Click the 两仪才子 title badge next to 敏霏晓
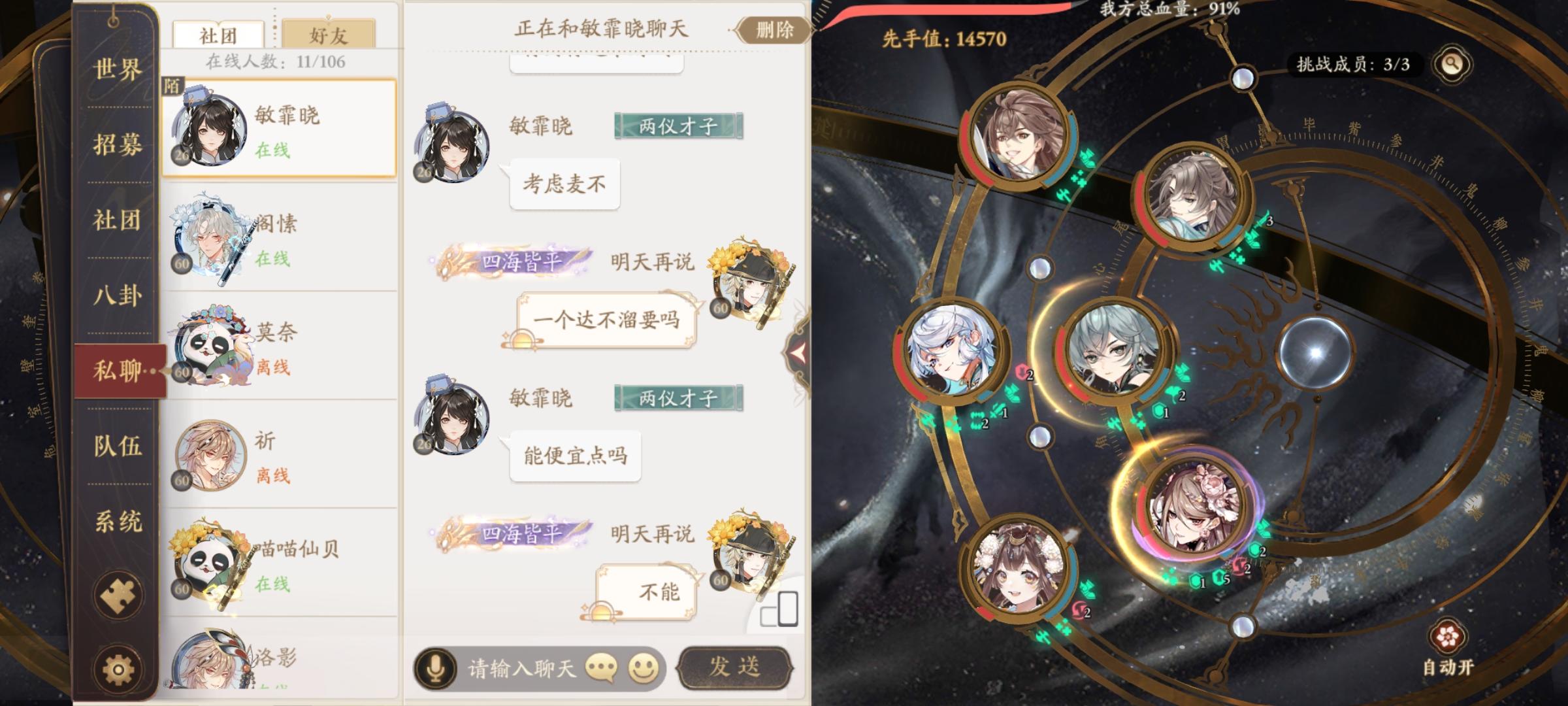The image size is (1568, 706). pyautogui.click(x=677, y=126)
